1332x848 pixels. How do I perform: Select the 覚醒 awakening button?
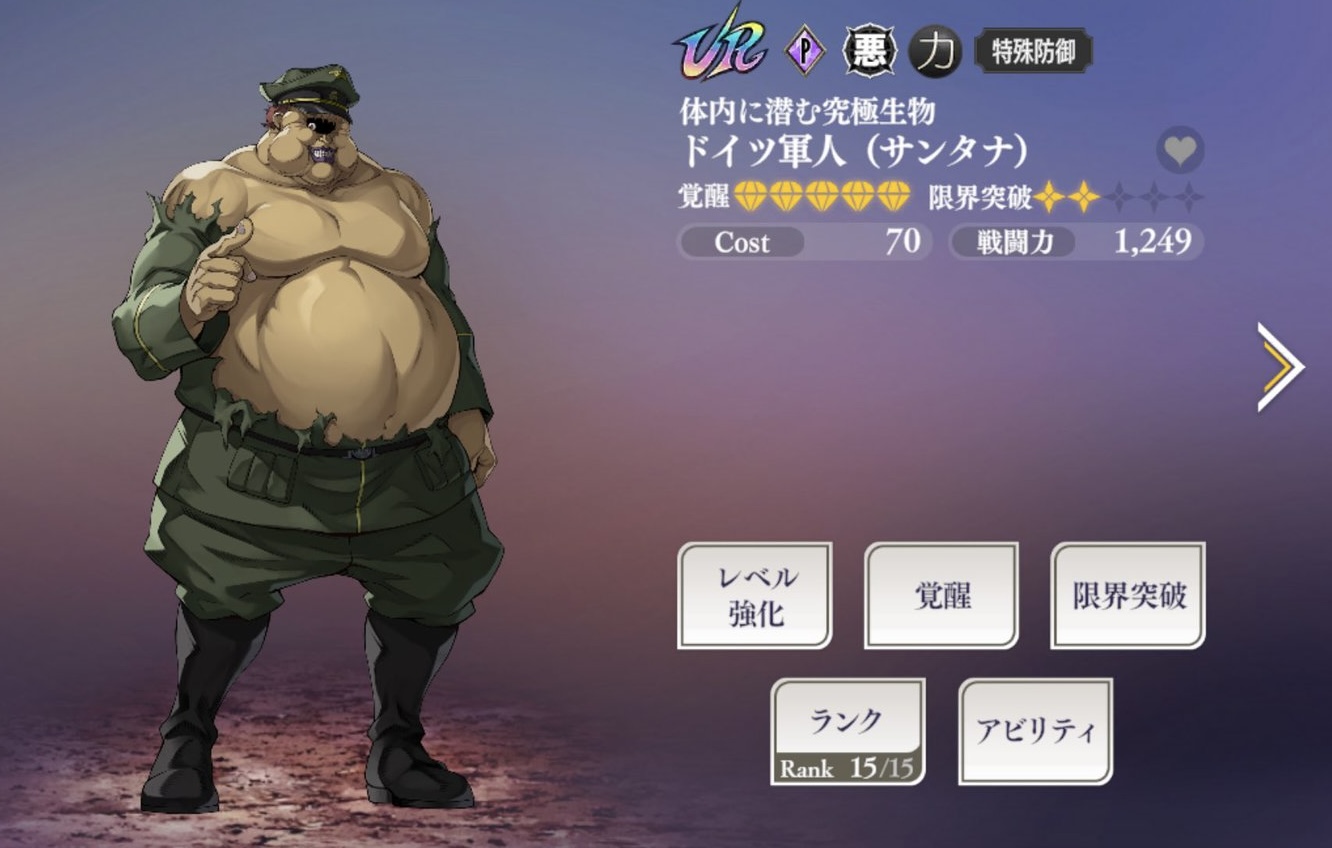[x=941, y=595]
